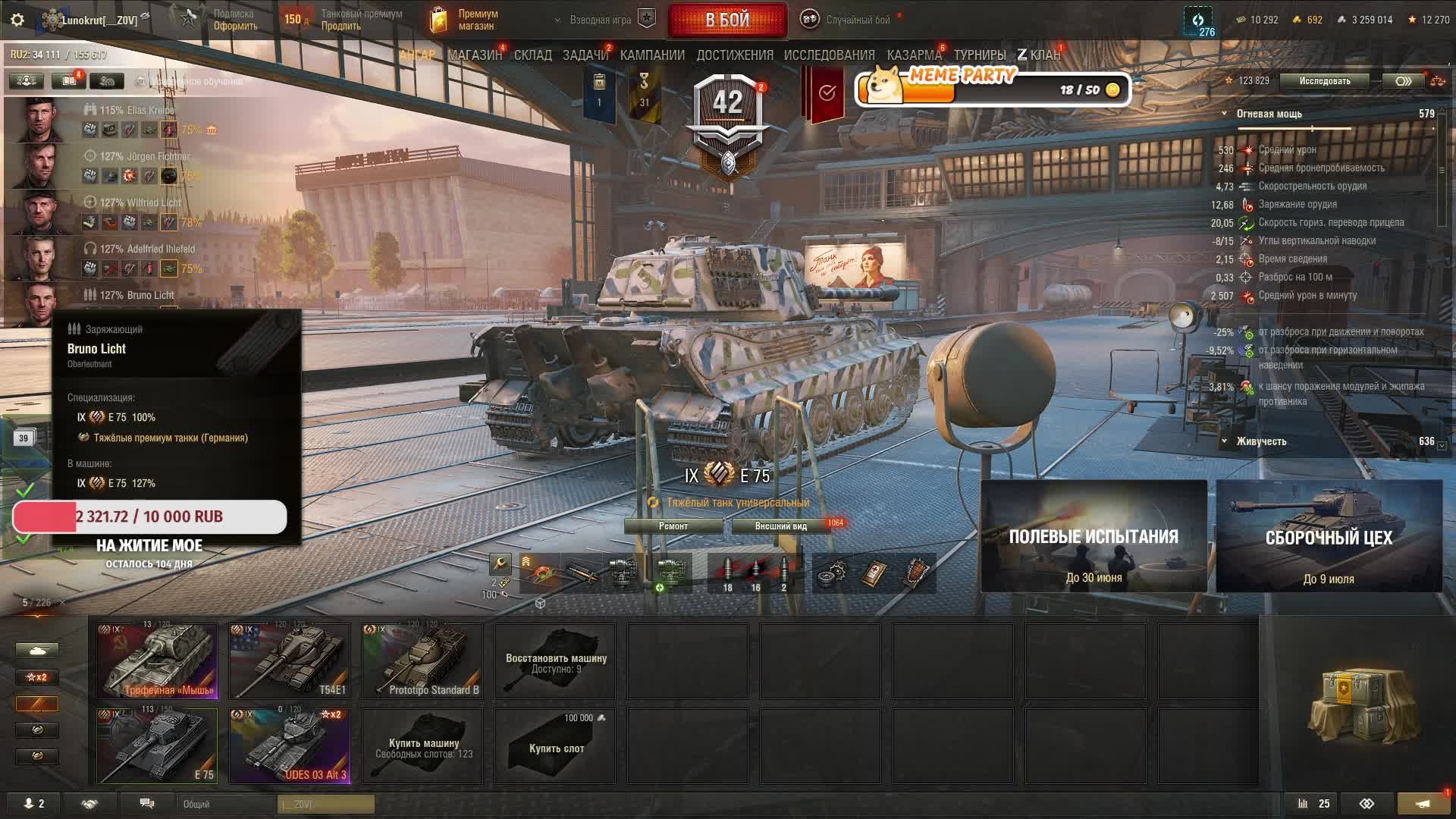Show the ДОСТИЖЕНИЯ tab

pyautogui.click(x=734, y=55)
